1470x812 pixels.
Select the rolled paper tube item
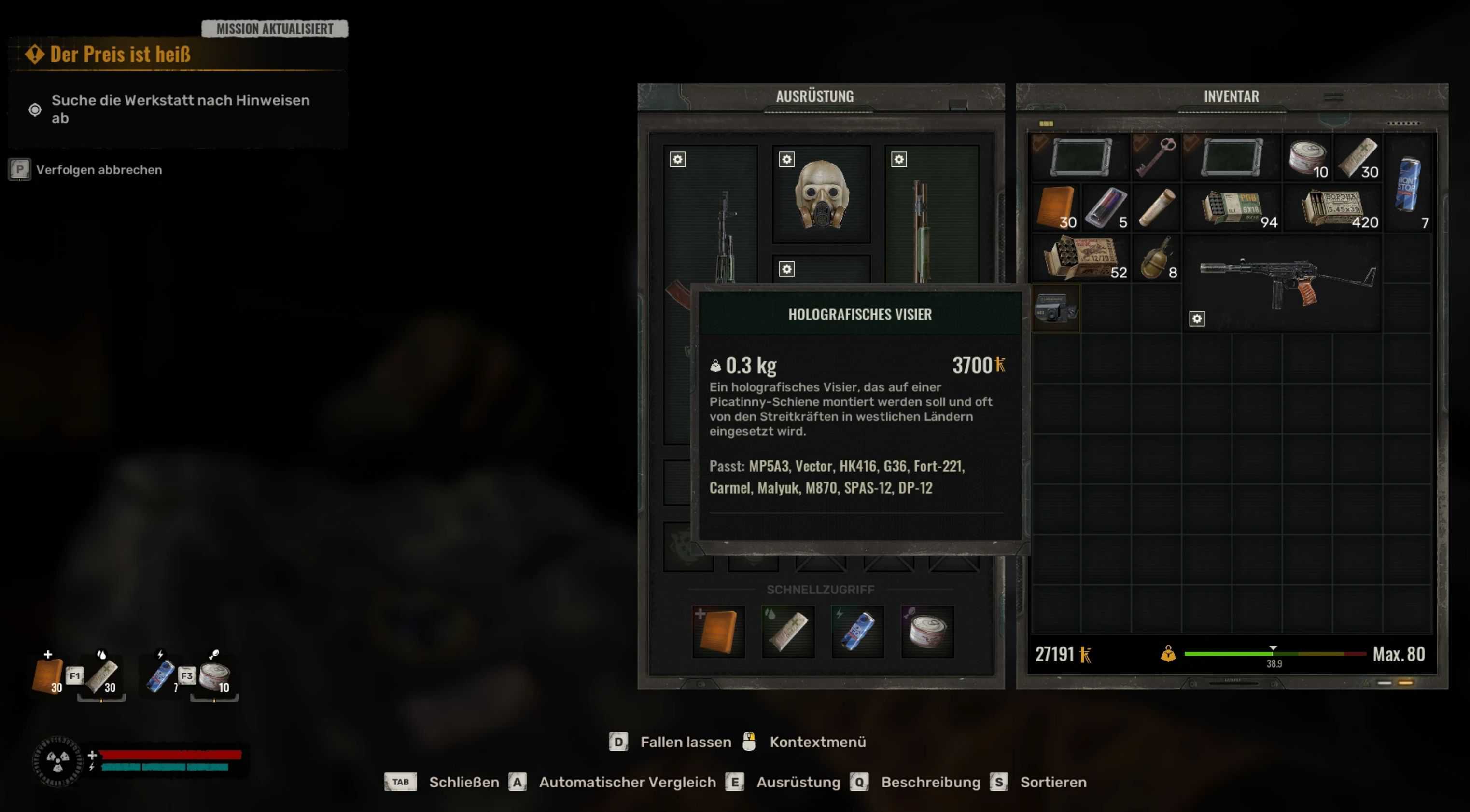coord(1156,207)
